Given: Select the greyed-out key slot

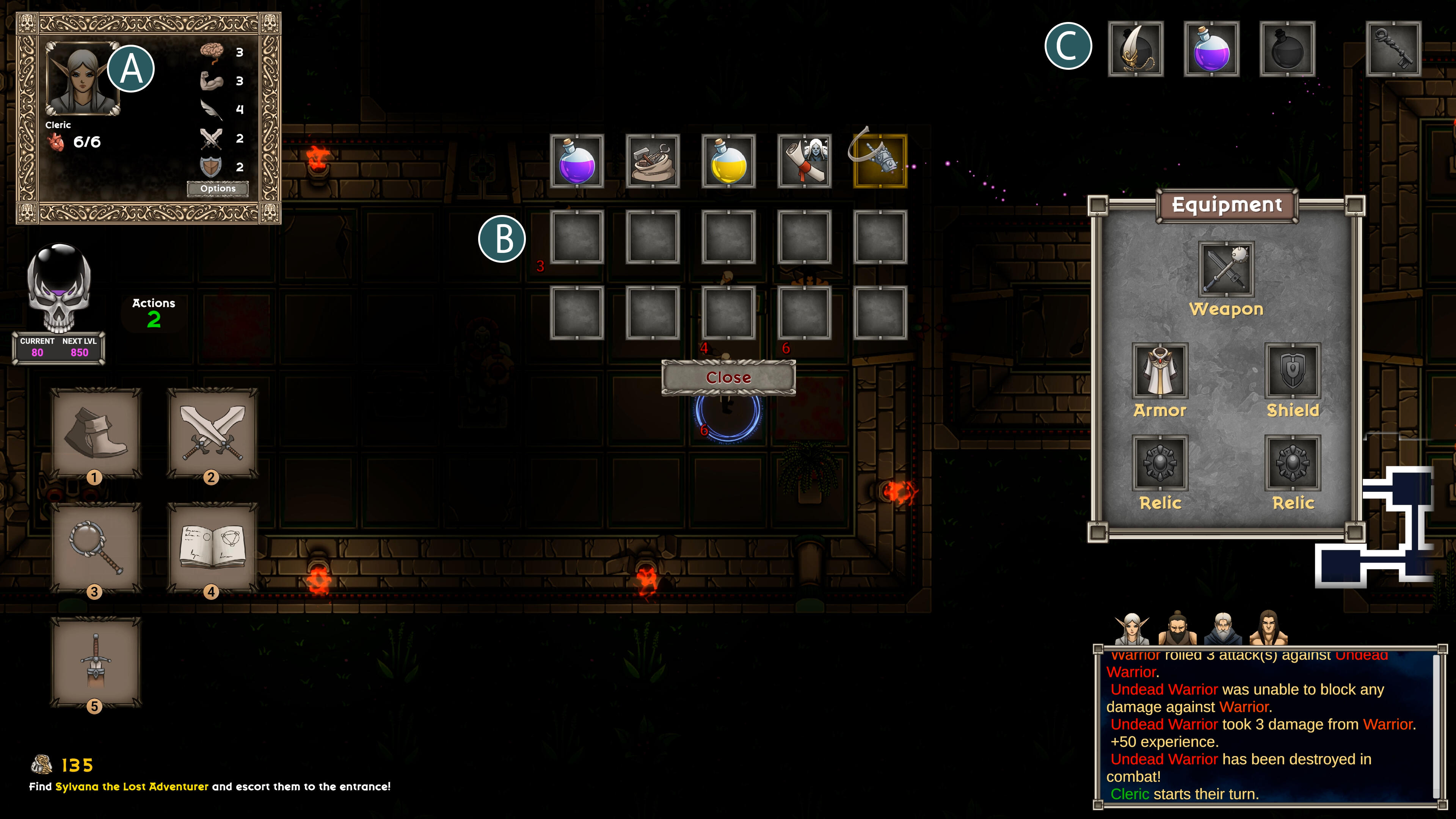Looking at the screenshot, I should point(1393,49).
